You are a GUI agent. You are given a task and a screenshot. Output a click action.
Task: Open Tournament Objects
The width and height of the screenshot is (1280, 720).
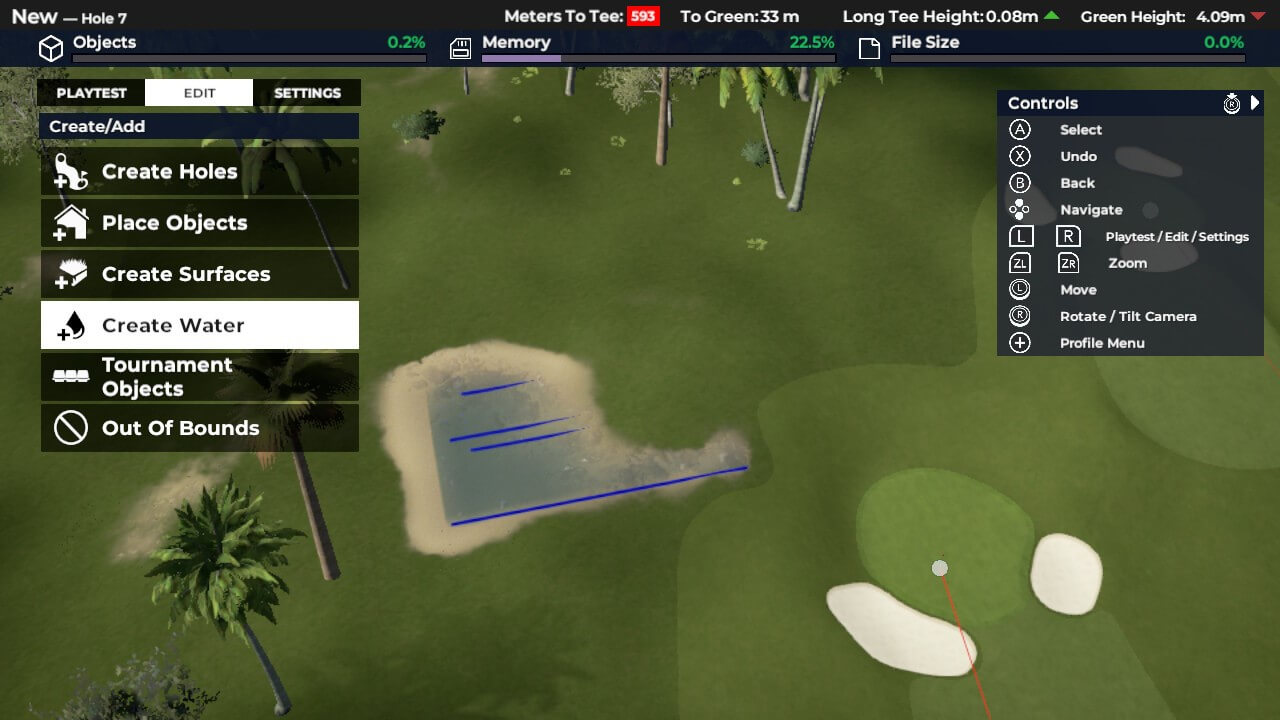point(199,377)
